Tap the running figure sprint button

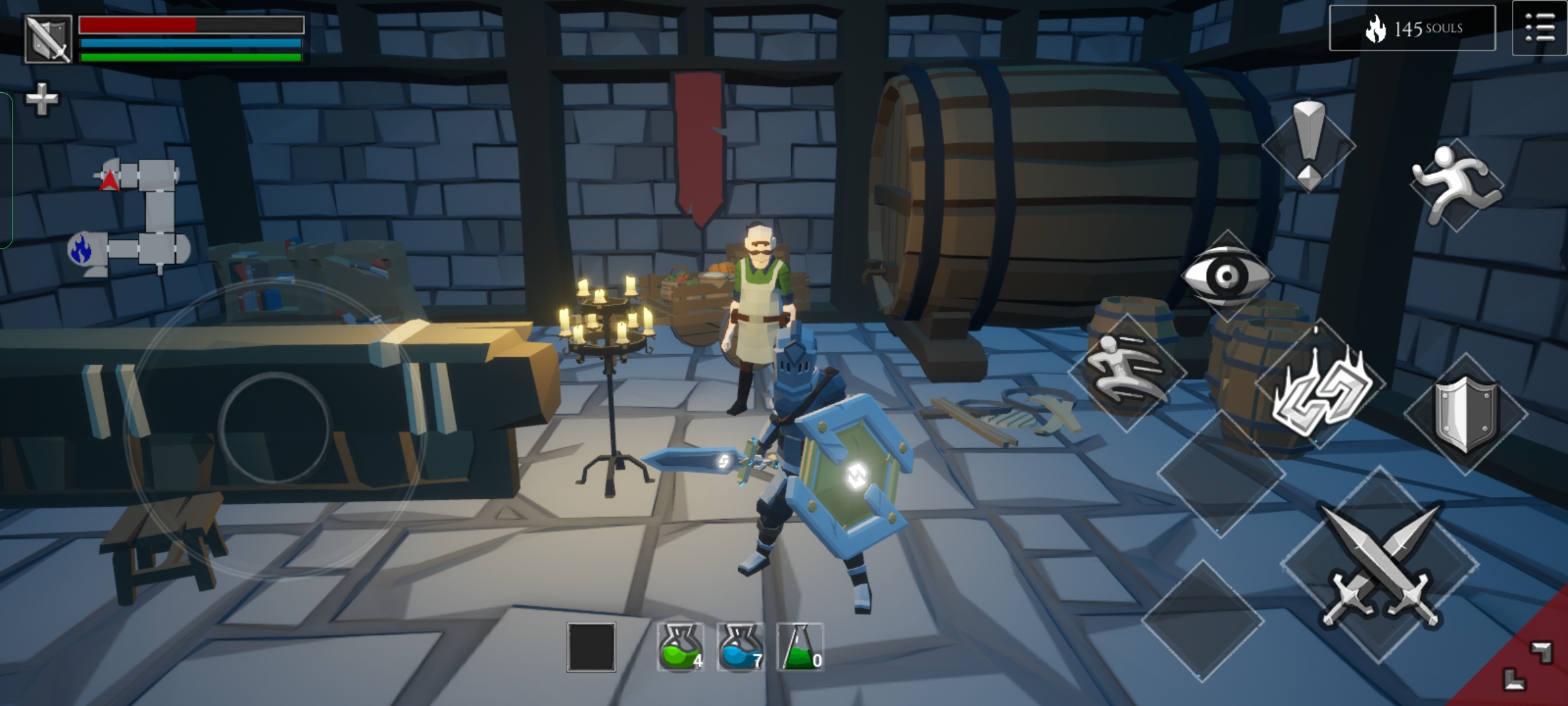pyautogui.click(x=1456, y=184)
